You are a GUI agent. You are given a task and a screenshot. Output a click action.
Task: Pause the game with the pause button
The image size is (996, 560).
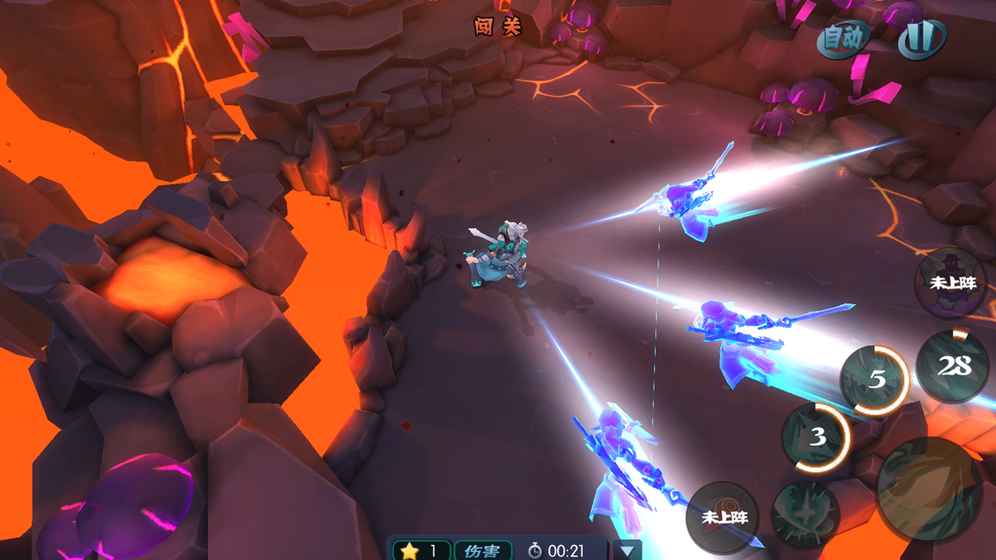(921, 39)
